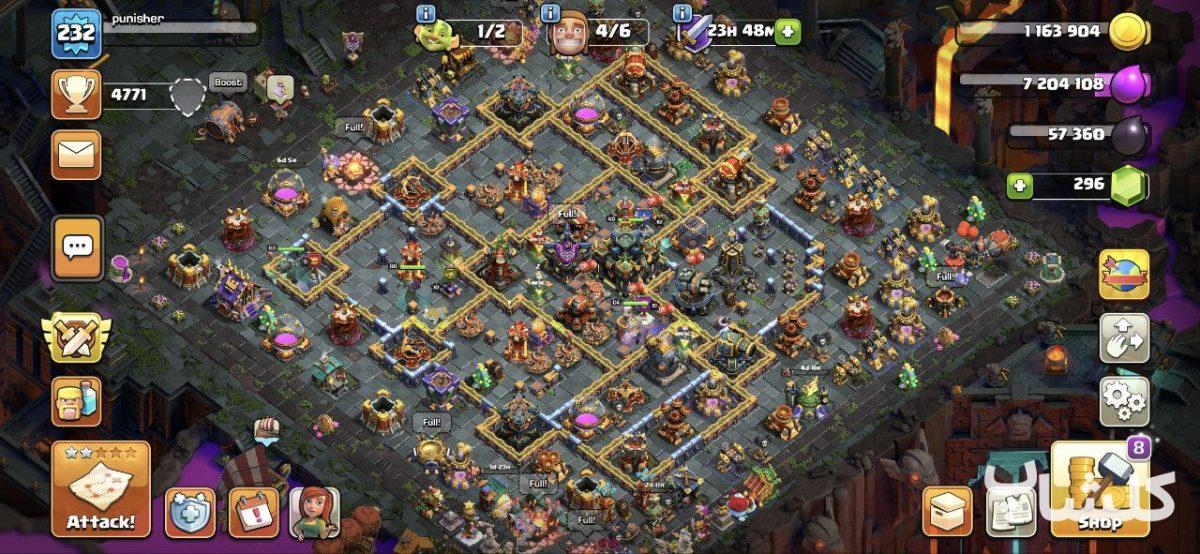Screen dimensions: 1200x554
Task: Tap the Attack! map button
Action: [101, 490]
